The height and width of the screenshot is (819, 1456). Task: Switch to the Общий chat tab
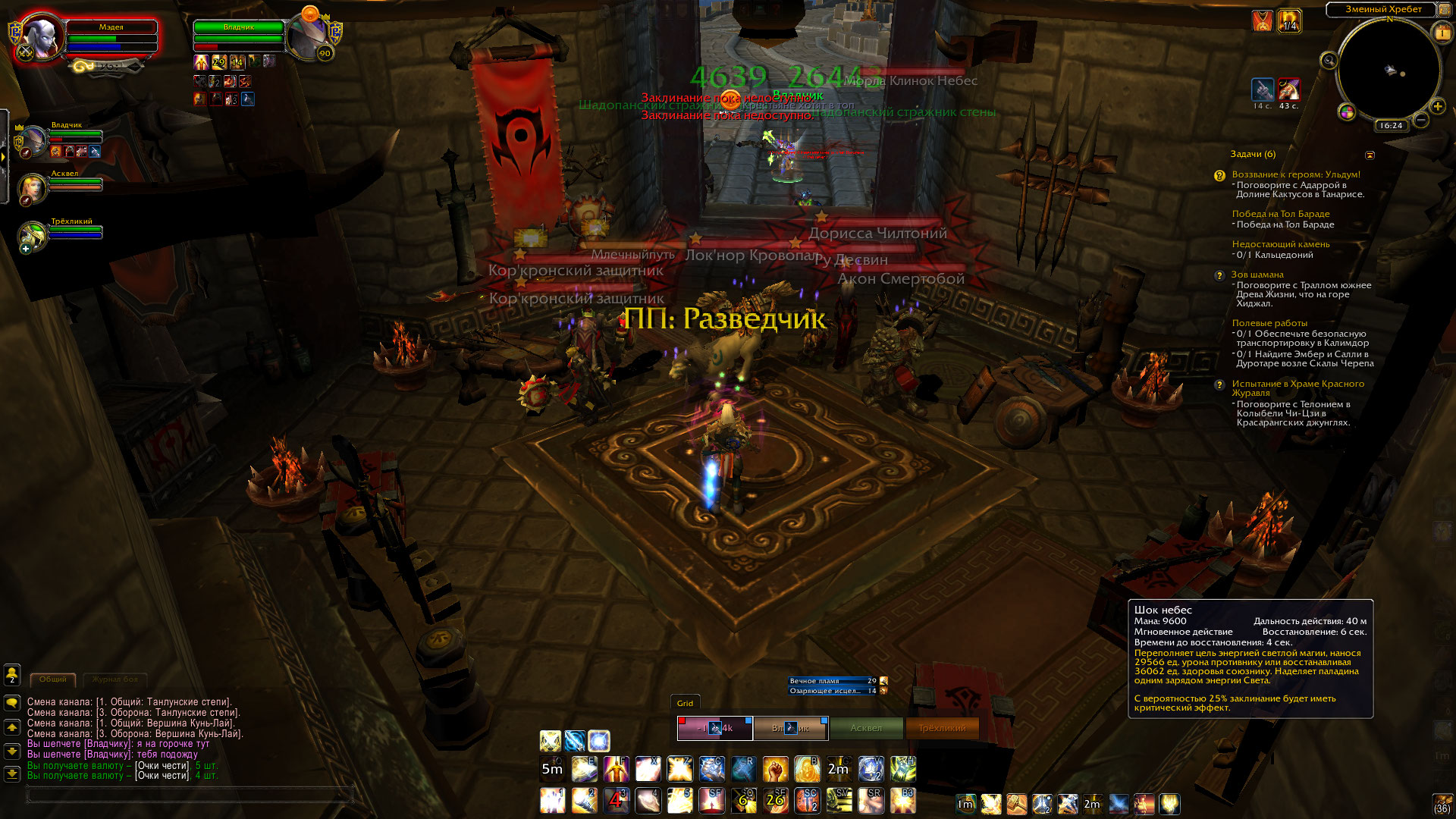[x=53, y=679]
